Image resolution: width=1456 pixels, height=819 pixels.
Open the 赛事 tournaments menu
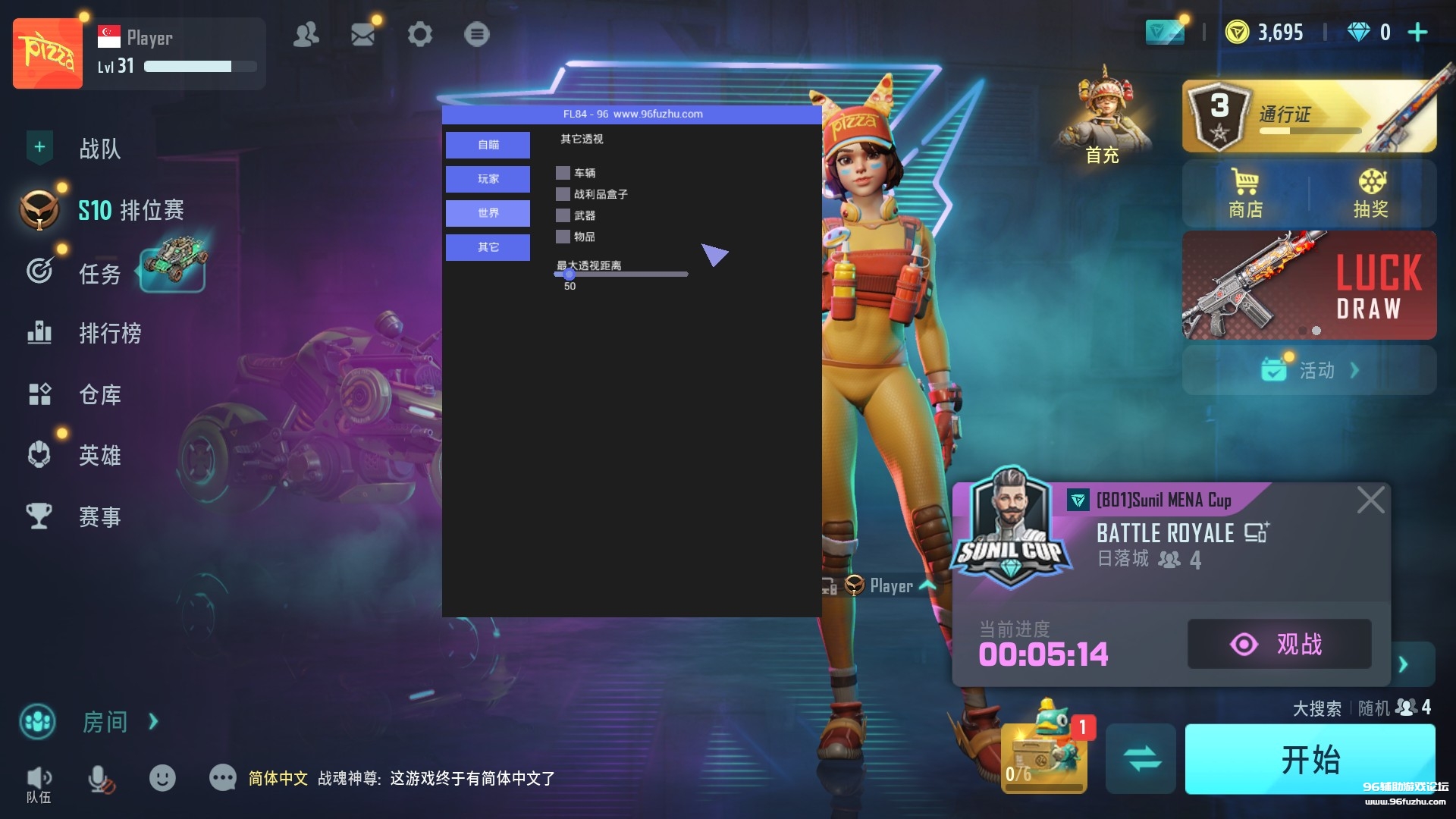(x=99, y=516)
